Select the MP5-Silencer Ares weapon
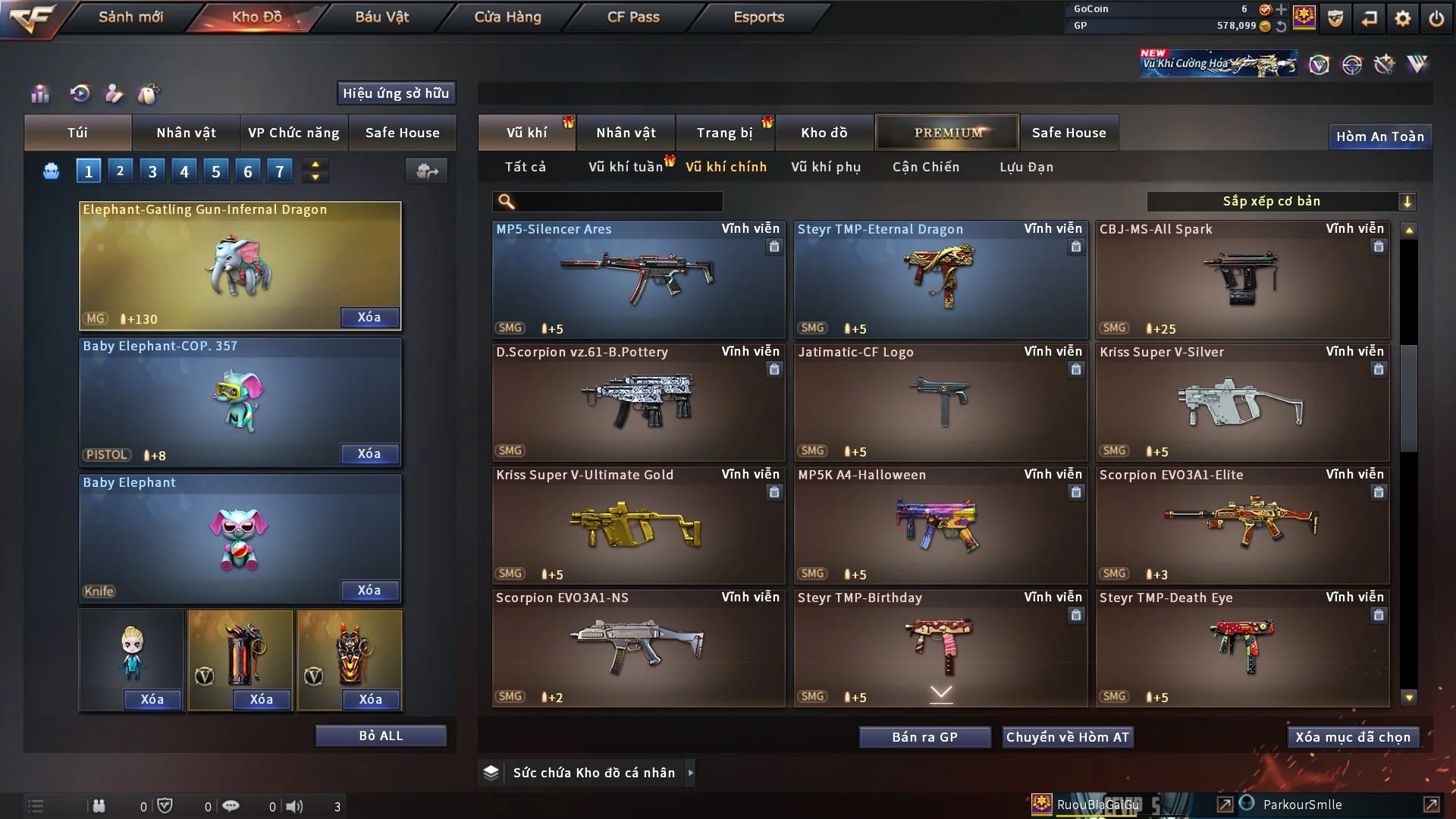Viewport: 1456px width, 819px height. coord(639,279)
